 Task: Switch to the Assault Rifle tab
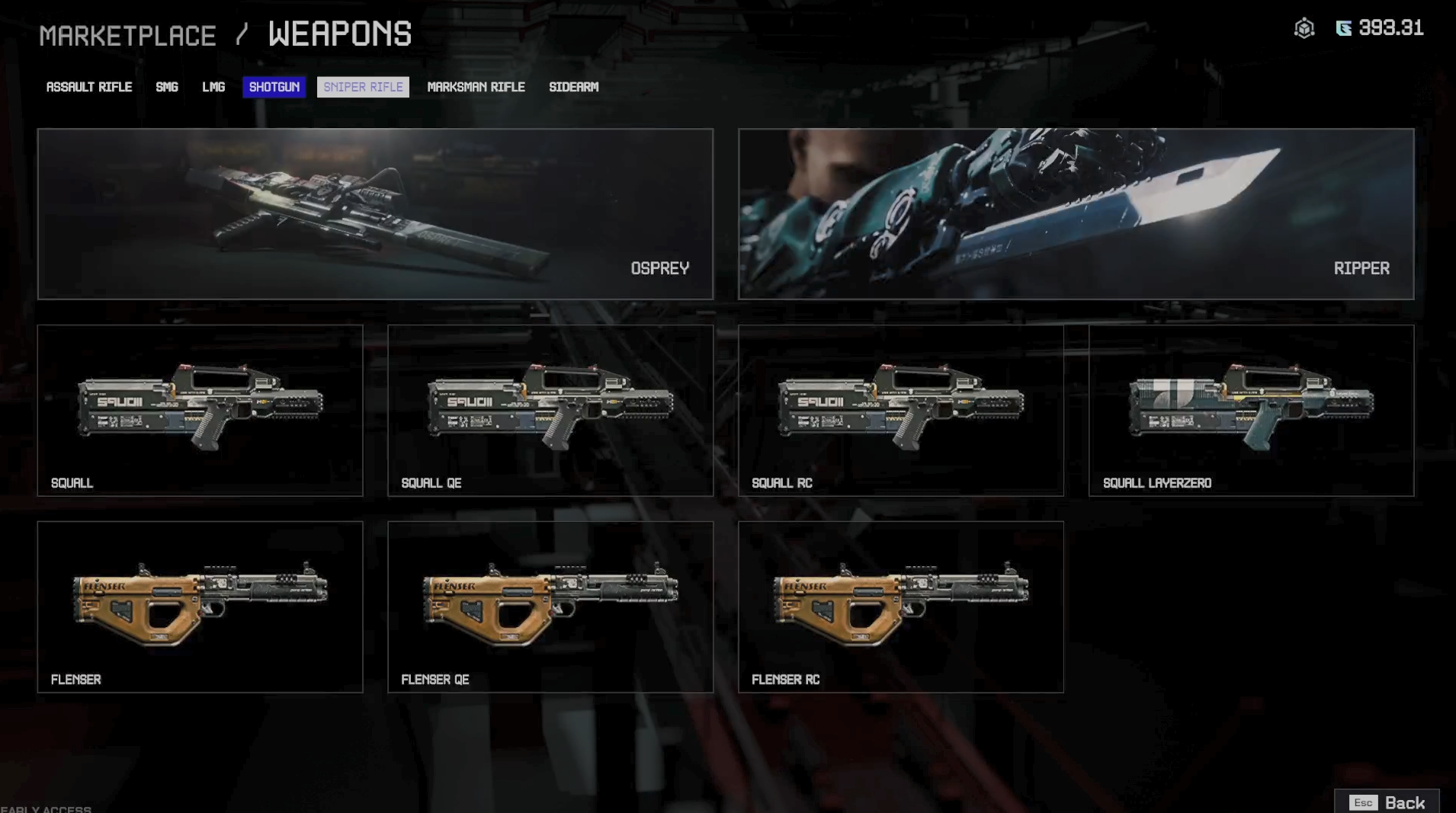(x=89, y=87)
